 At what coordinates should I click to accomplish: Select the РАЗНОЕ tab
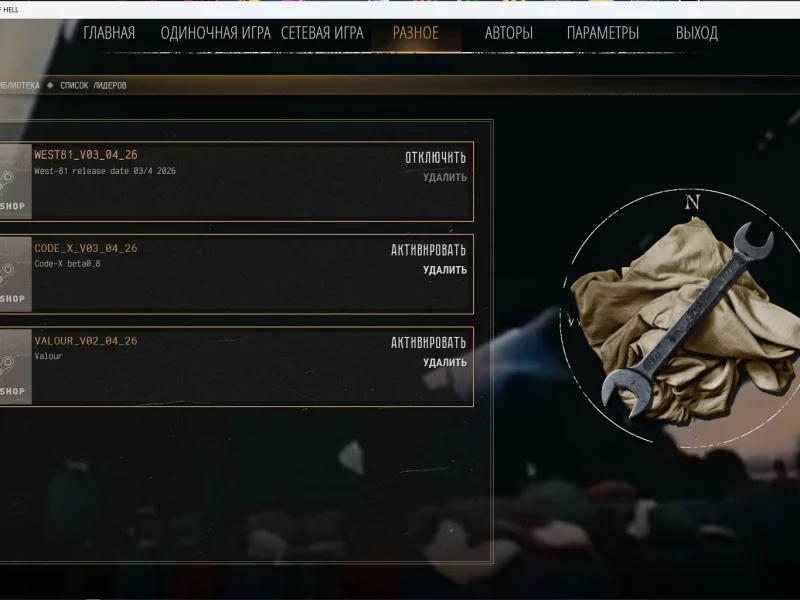coord(415,33)
